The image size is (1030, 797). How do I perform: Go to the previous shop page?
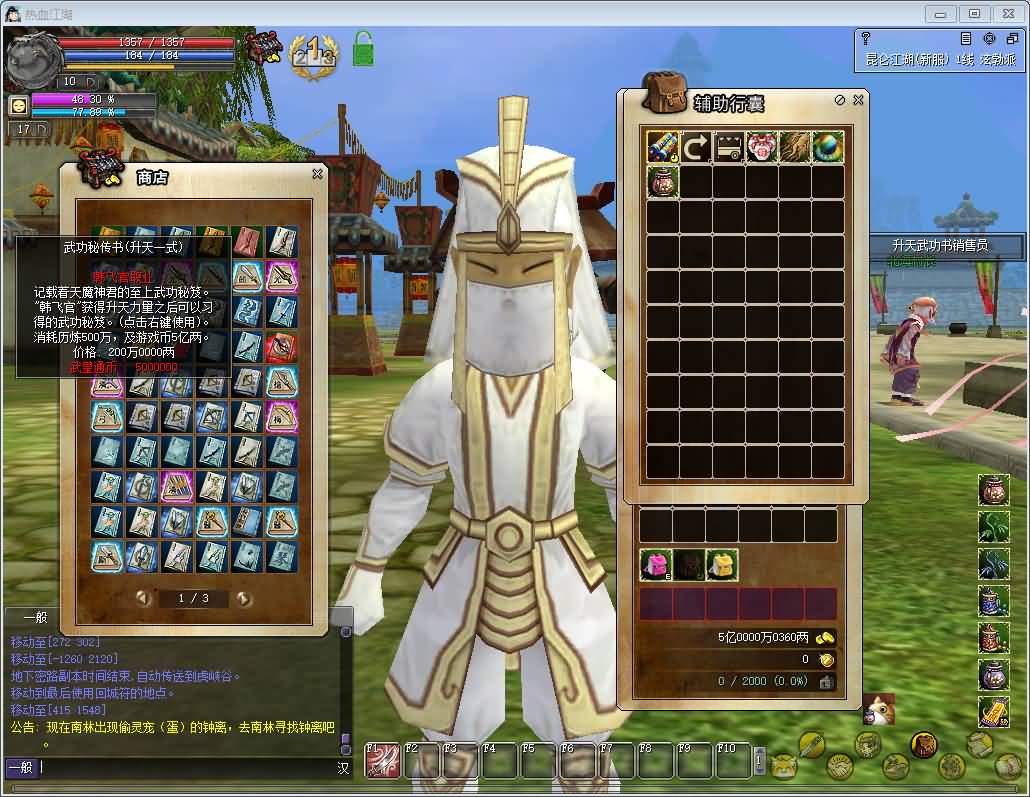pos(144,599)
